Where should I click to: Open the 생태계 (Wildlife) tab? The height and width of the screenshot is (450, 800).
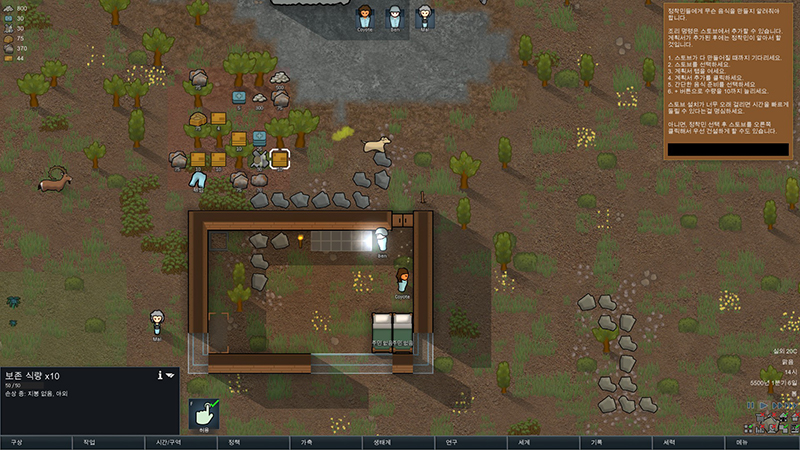point(380,441)
